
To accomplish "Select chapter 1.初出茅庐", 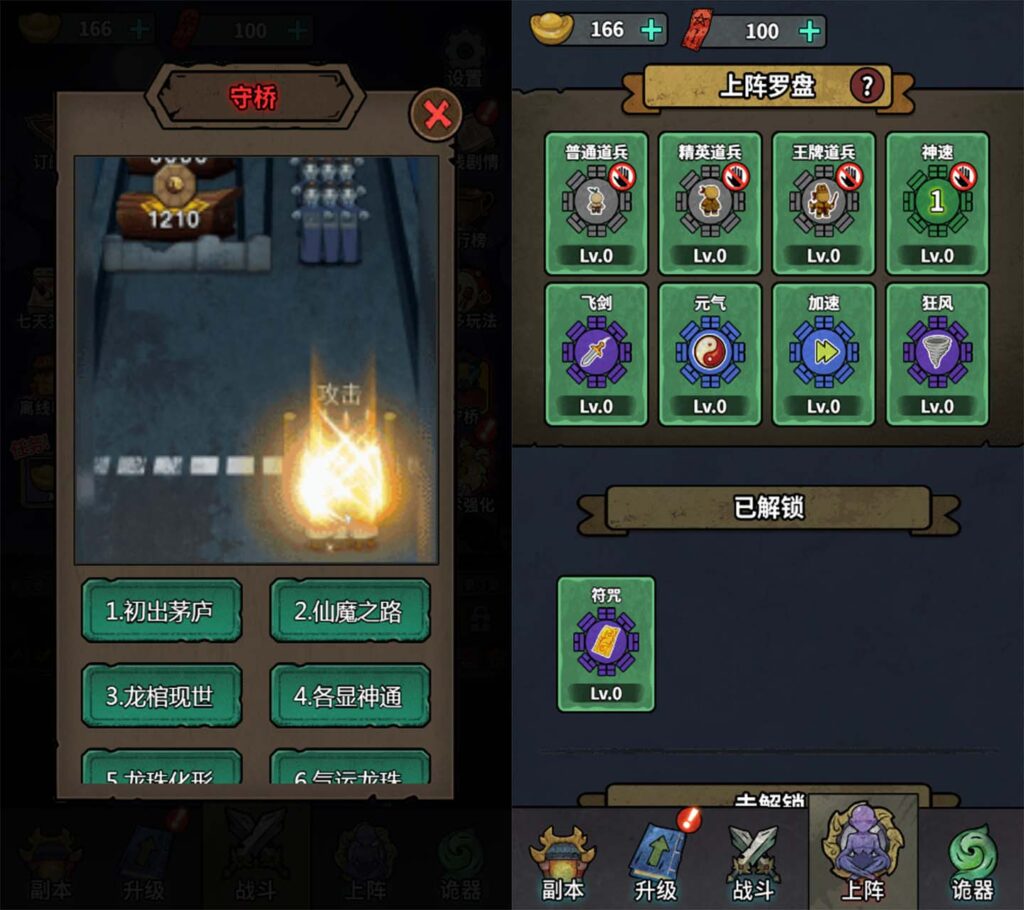I will tap(161, 610).
